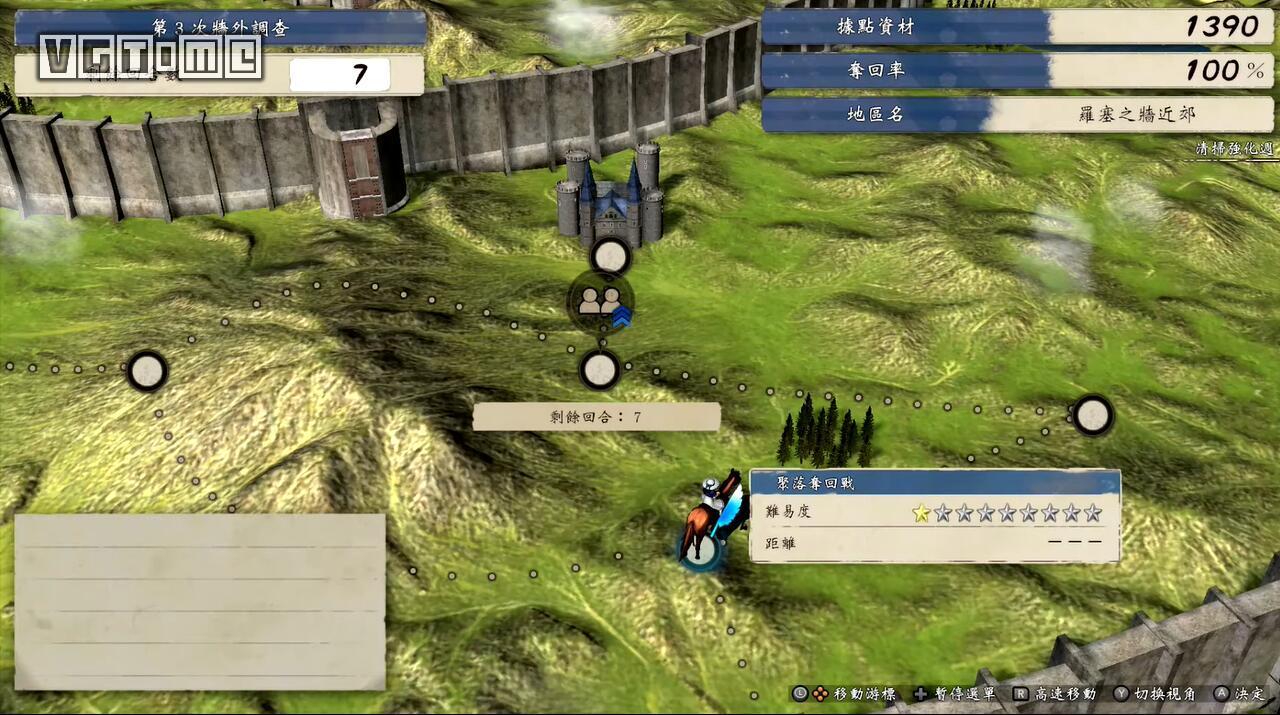
Task: Select the westernmost white node on the dotted path
Action: [147, 371]
